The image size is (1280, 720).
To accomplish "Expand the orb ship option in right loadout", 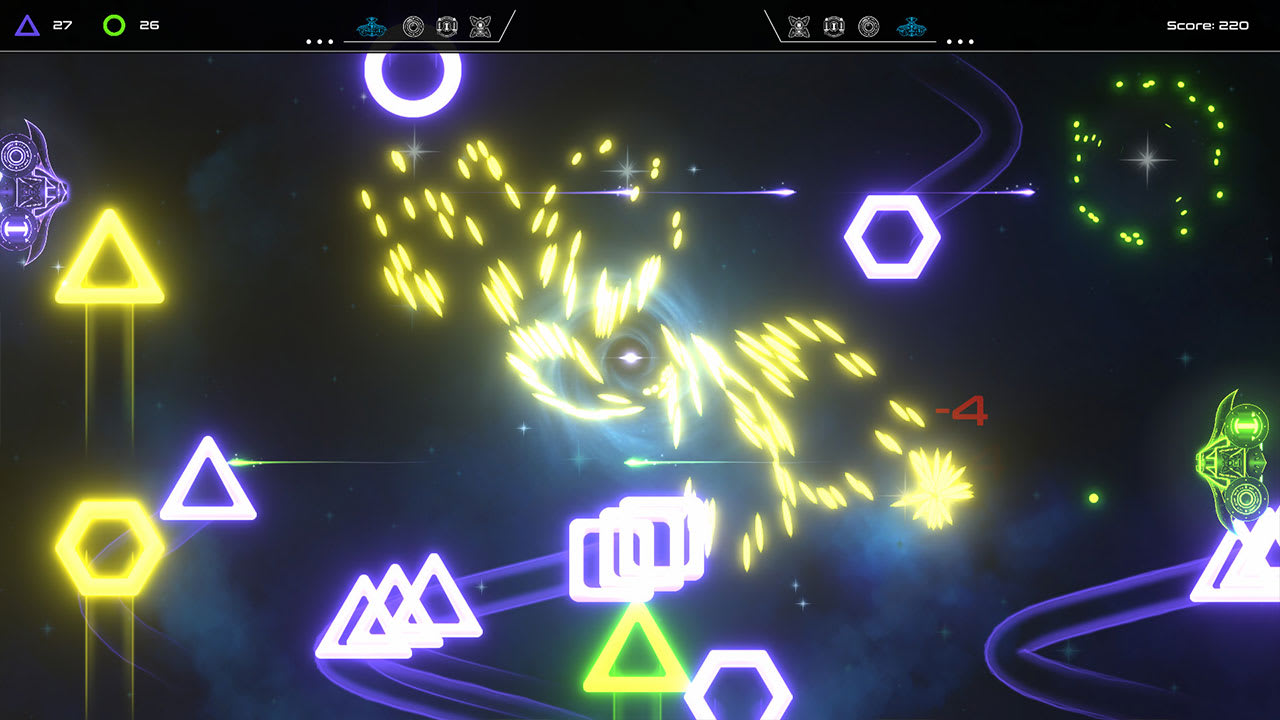I will (868, 26).
